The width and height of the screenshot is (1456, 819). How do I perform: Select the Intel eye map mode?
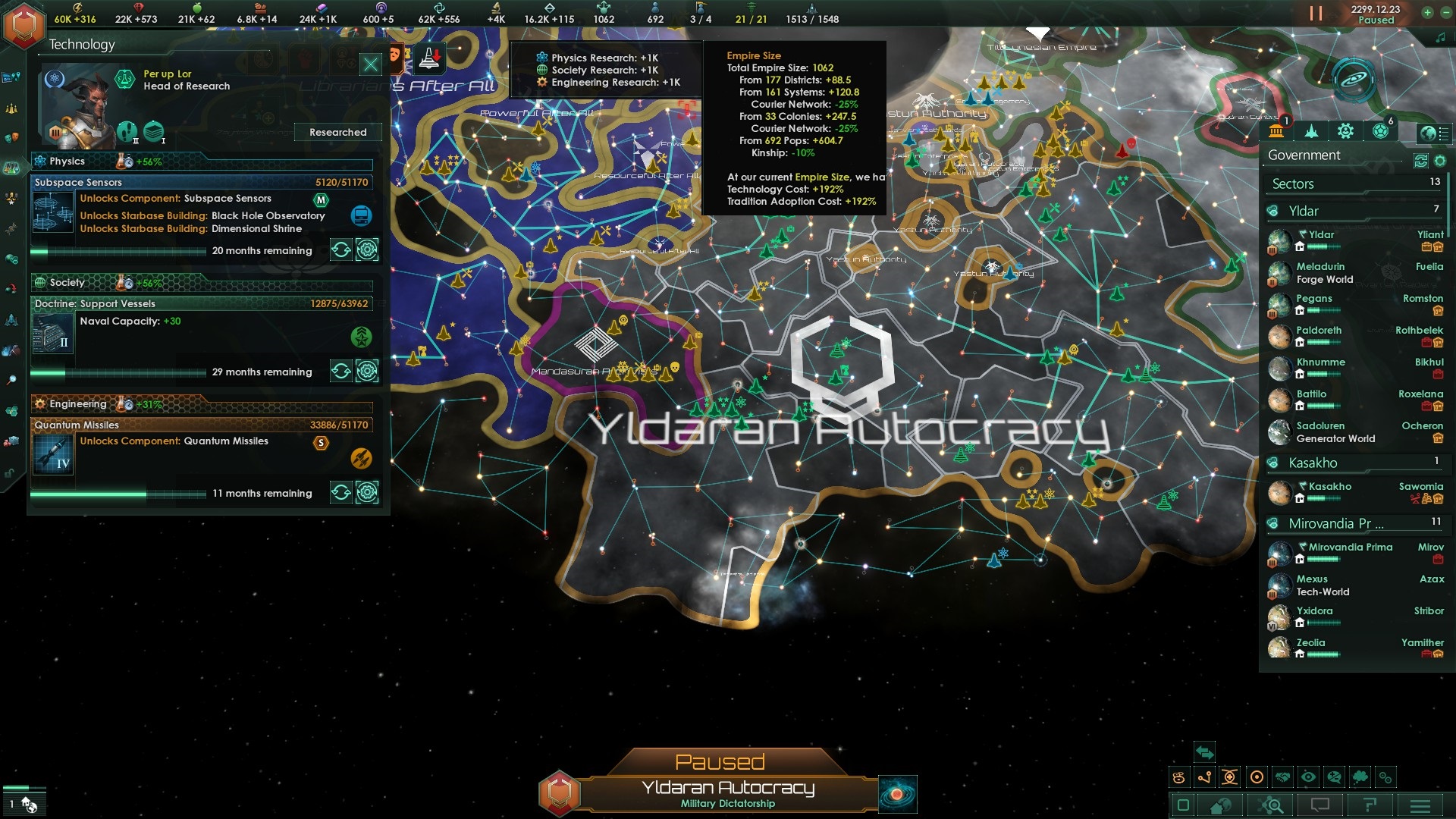point(1308,777)
